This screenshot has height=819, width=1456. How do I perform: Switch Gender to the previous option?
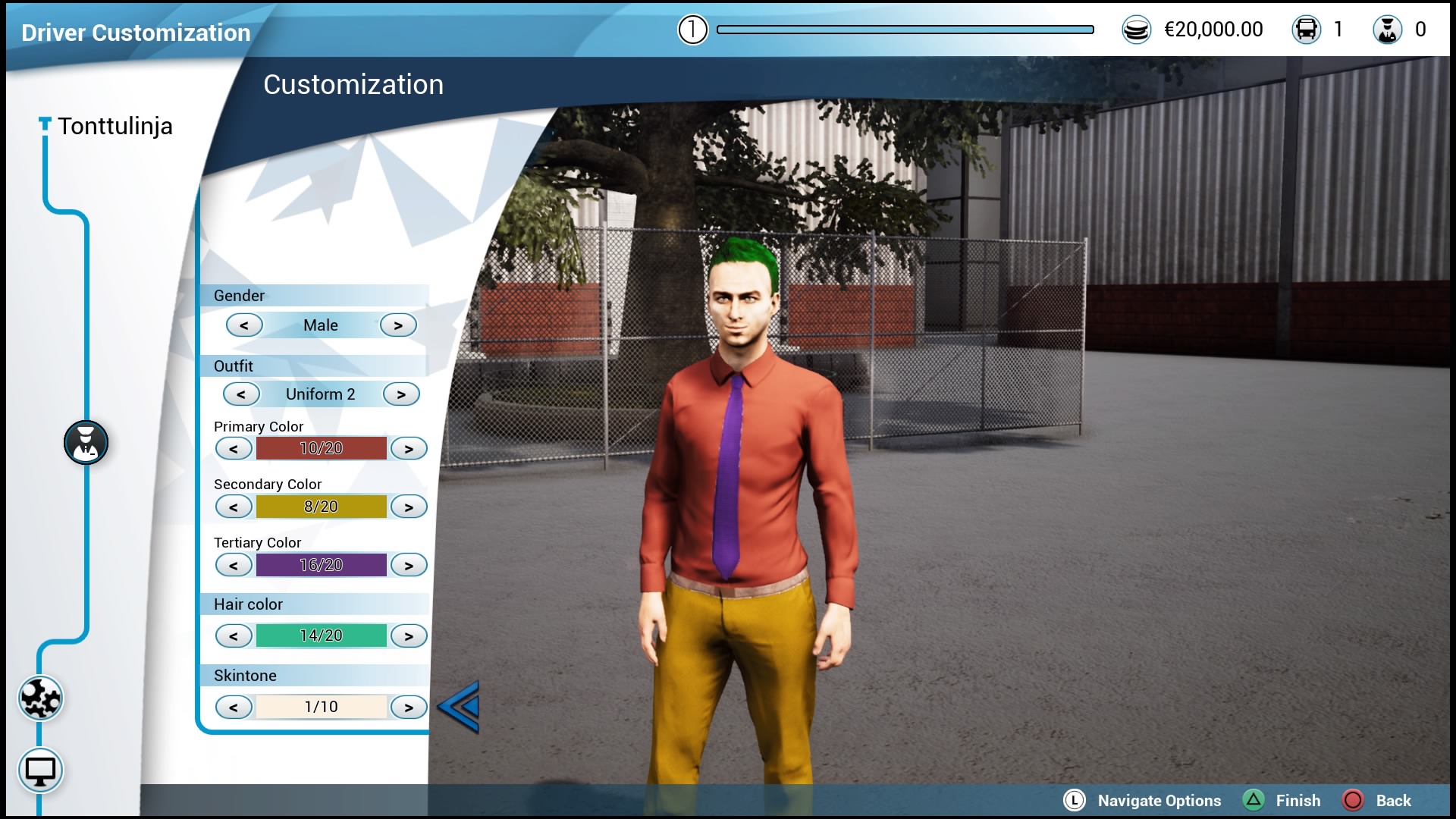(x=244, y=325)
